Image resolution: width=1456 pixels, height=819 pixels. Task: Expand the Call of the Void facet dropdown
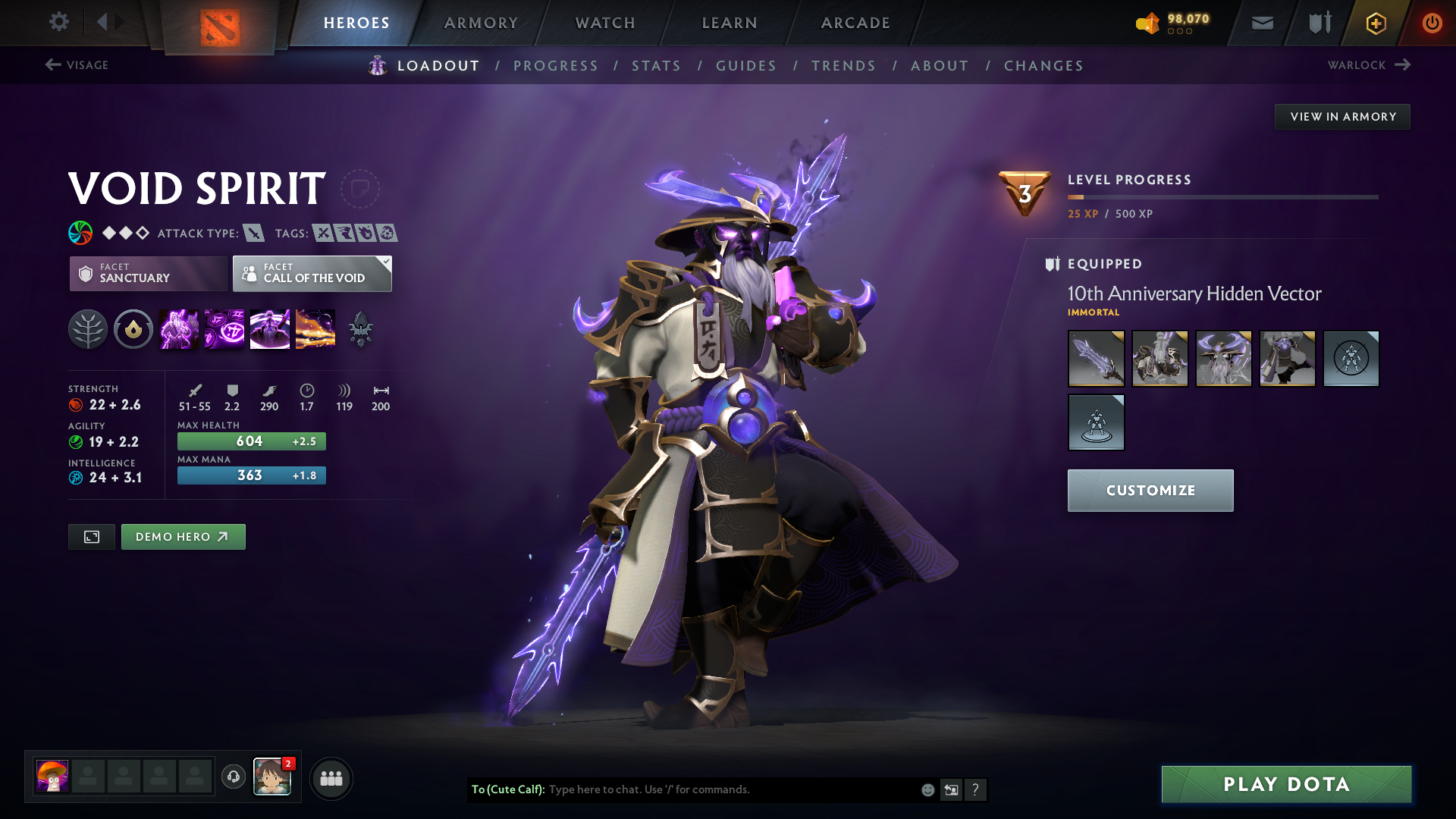(x=385, y=262)
